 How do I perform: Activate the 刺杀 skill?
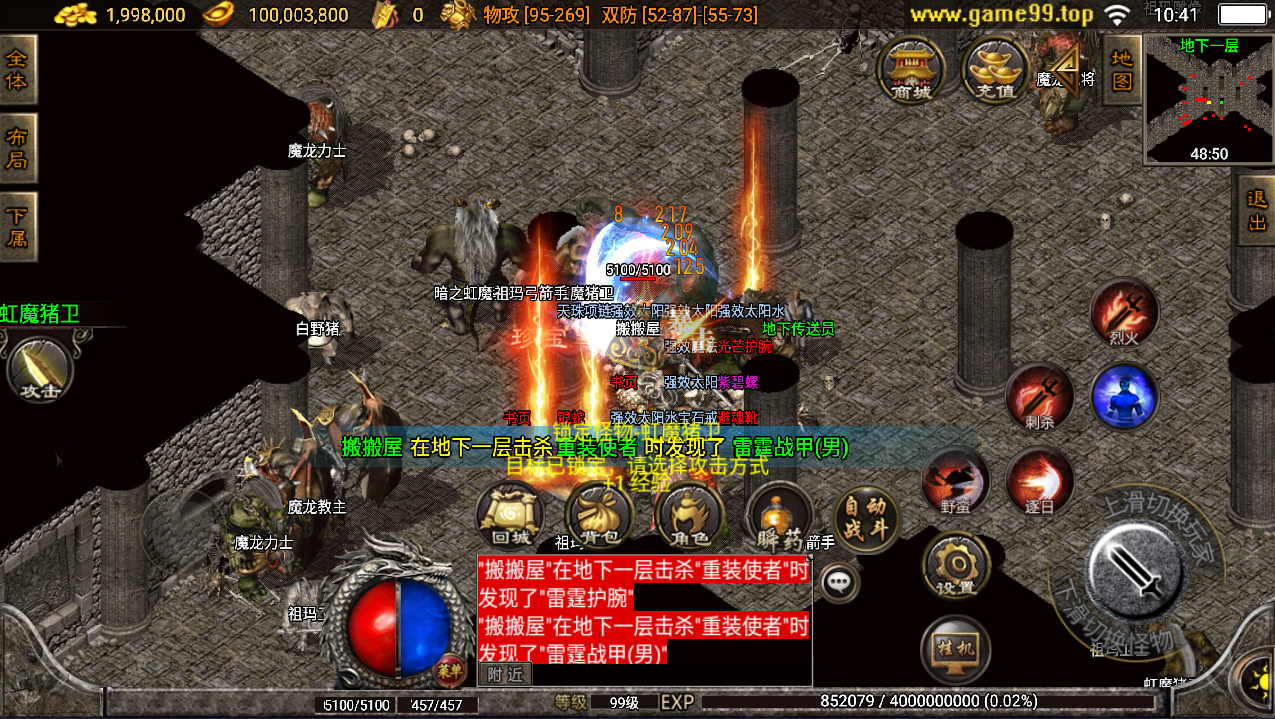click(1039, 397)
